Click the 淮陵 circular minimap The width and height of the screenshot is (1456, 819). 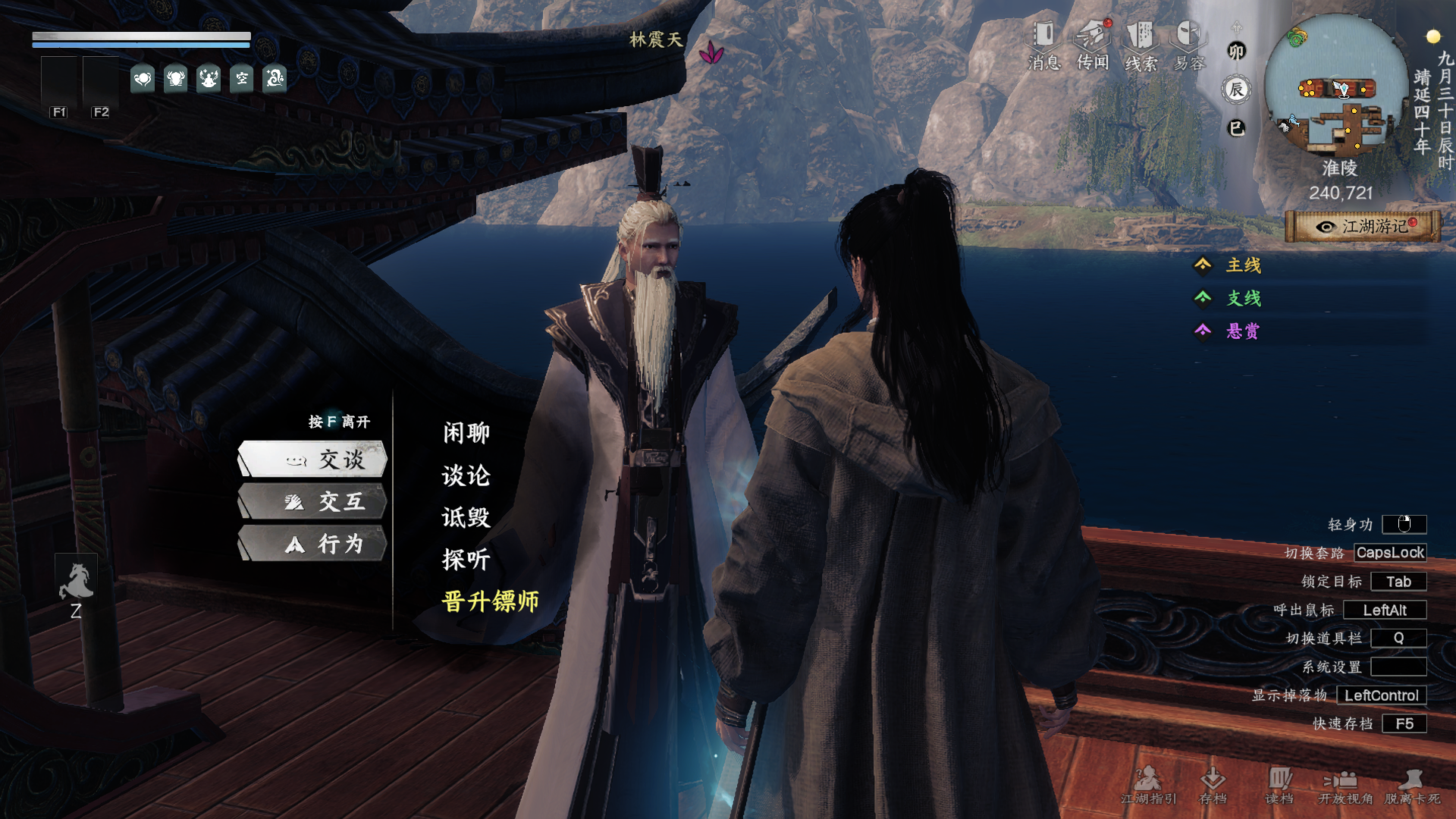click(x=1336, y=87)
